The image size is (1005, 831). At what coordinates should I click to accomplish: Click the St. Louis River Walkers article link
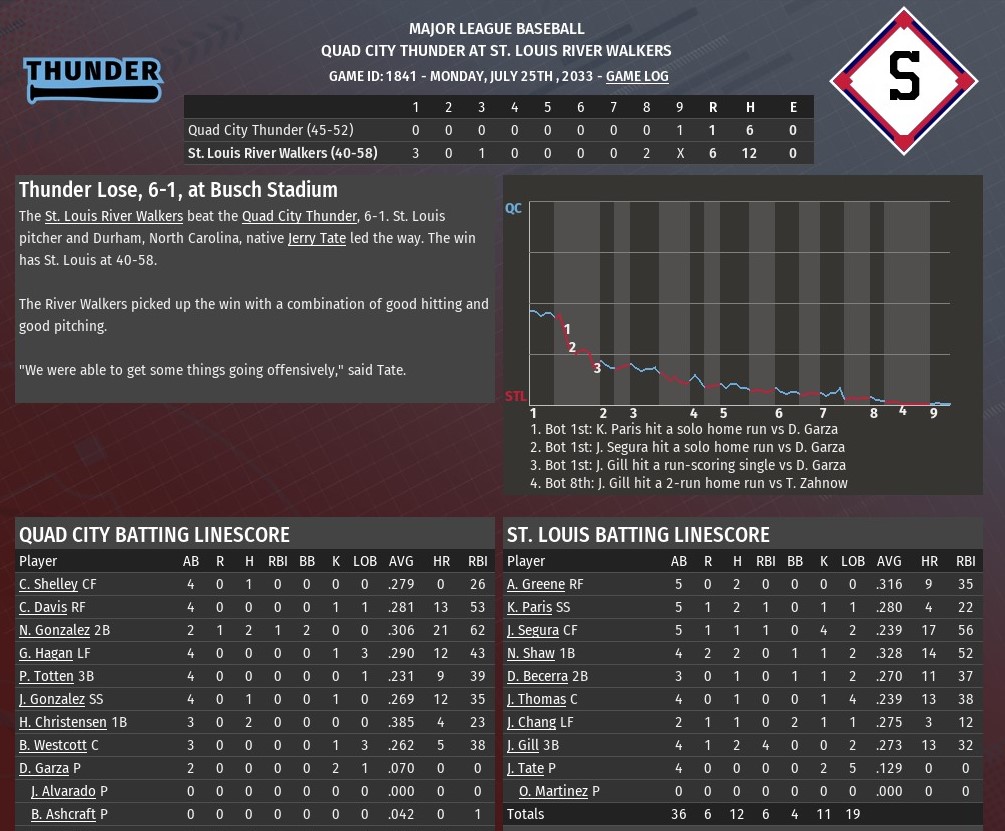coord(114,216)
